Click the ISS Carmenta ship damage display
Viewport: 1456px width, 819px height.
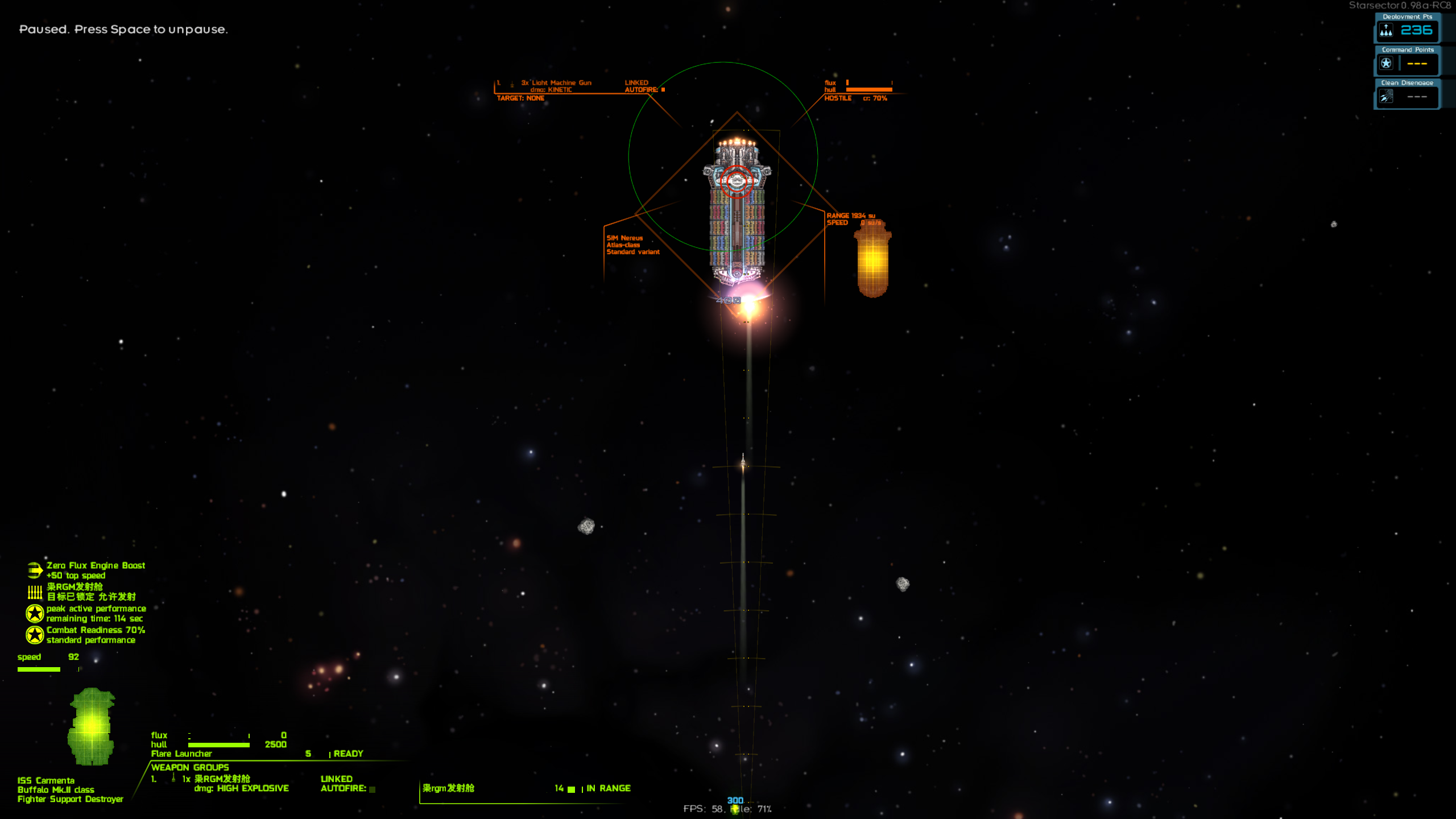[x=91, y=726]
